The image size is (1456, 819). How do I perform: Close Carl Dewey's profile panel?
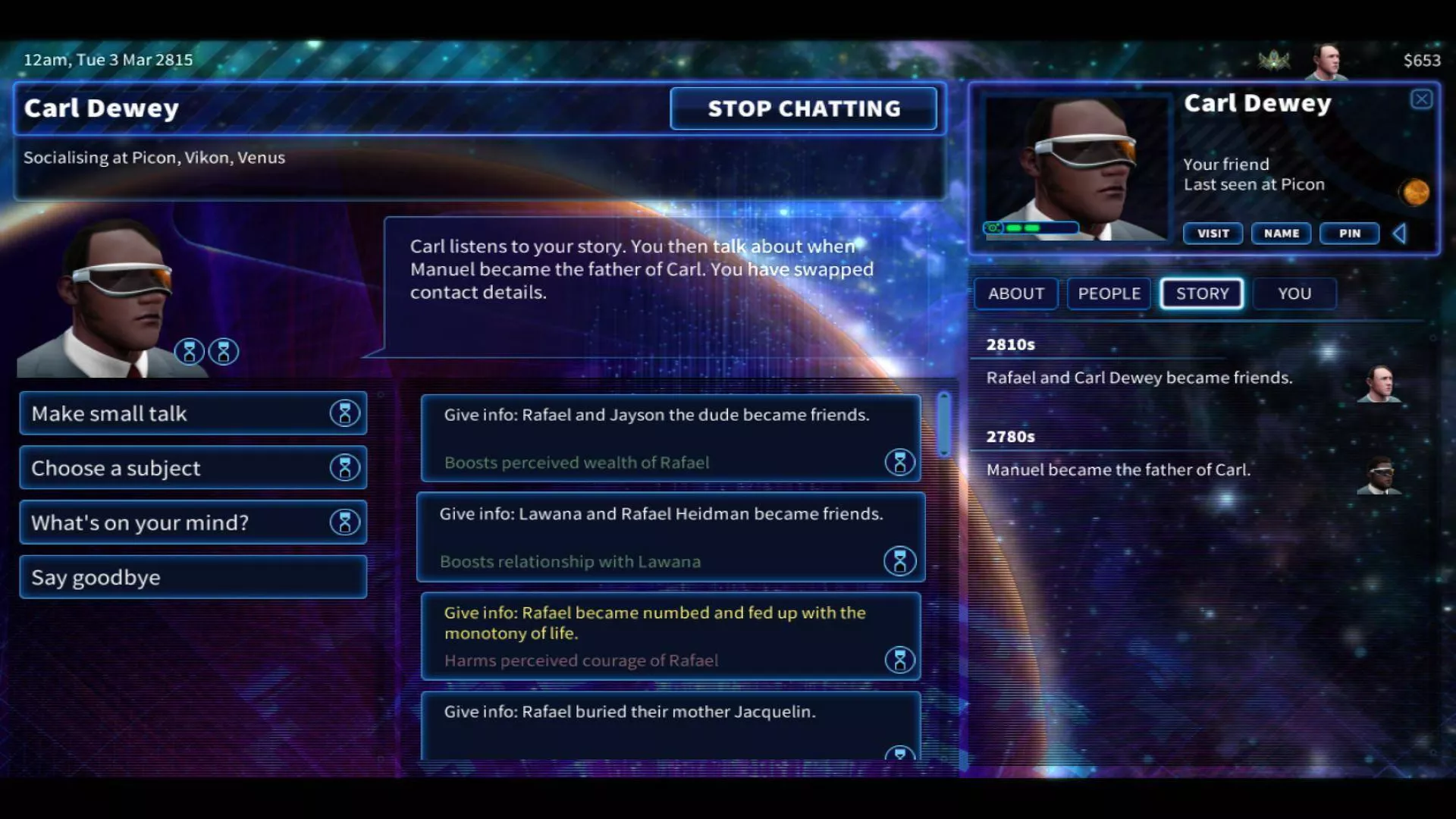click(x=1421, y=99)
